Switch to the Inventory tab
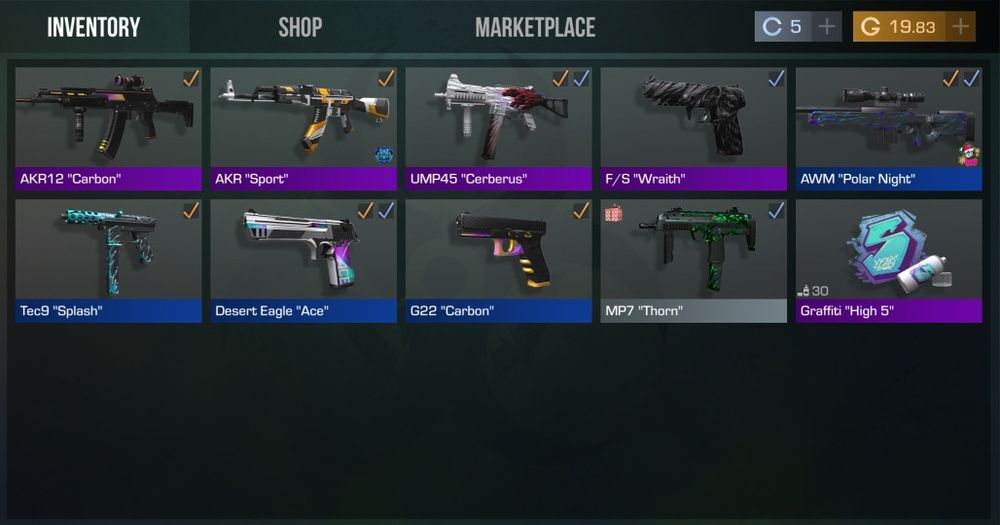The width and height of the screenshot is (1000, 525). click(94, 27)
